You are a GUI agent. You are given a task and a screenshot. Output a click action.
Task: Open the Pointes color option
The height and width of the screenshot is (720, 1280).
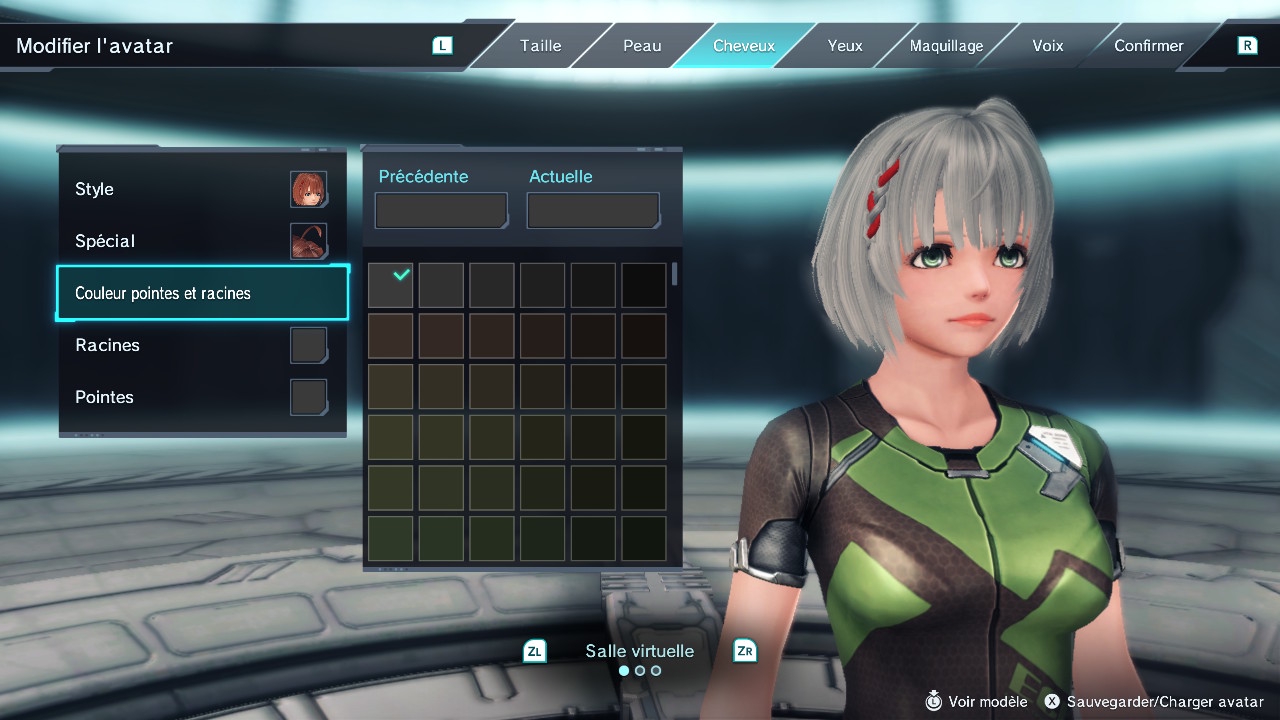click(202, 397)
